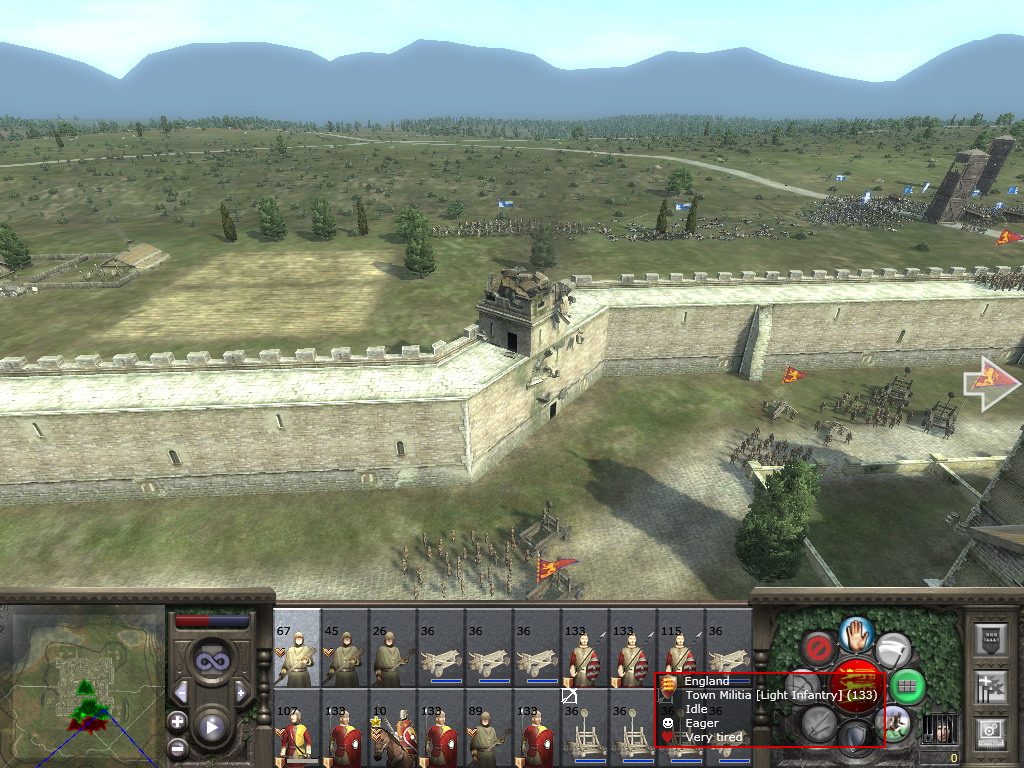Select the 67-man peasant unit card
The image size is (1024, 768).
[297, 648]
